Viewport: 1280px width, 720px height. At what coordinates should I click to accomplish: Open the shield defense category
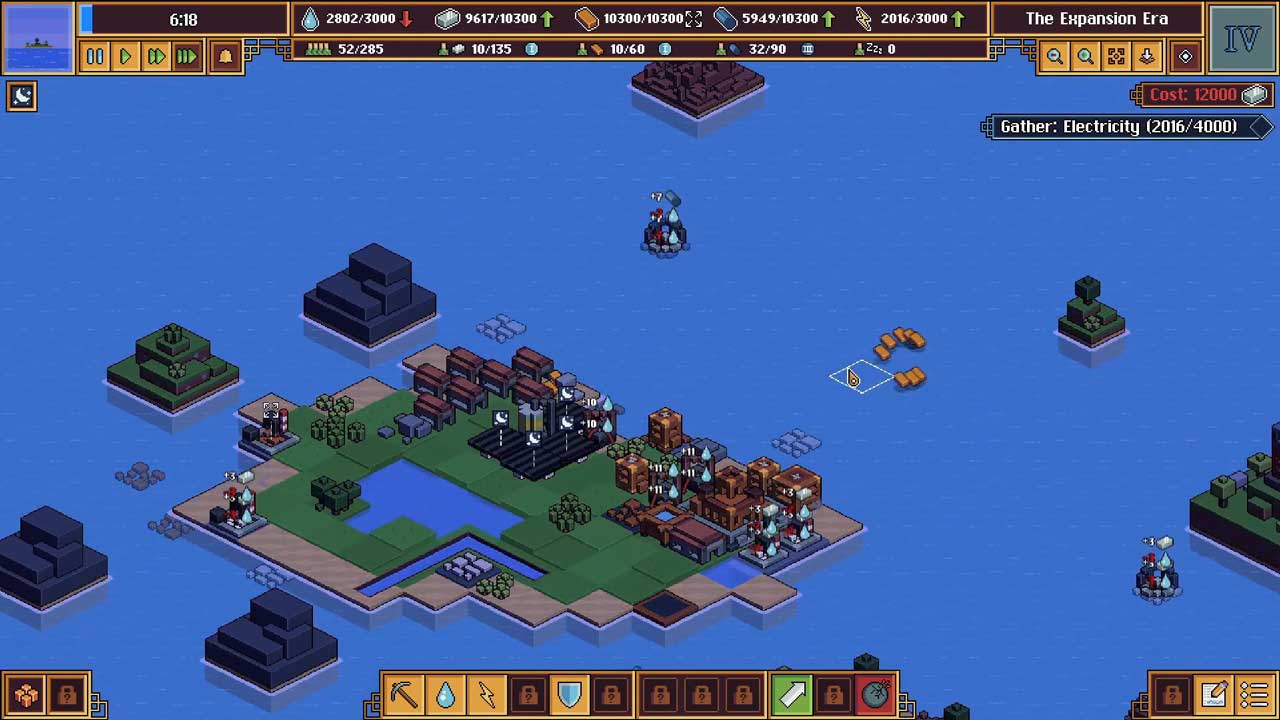pos(569,694)
